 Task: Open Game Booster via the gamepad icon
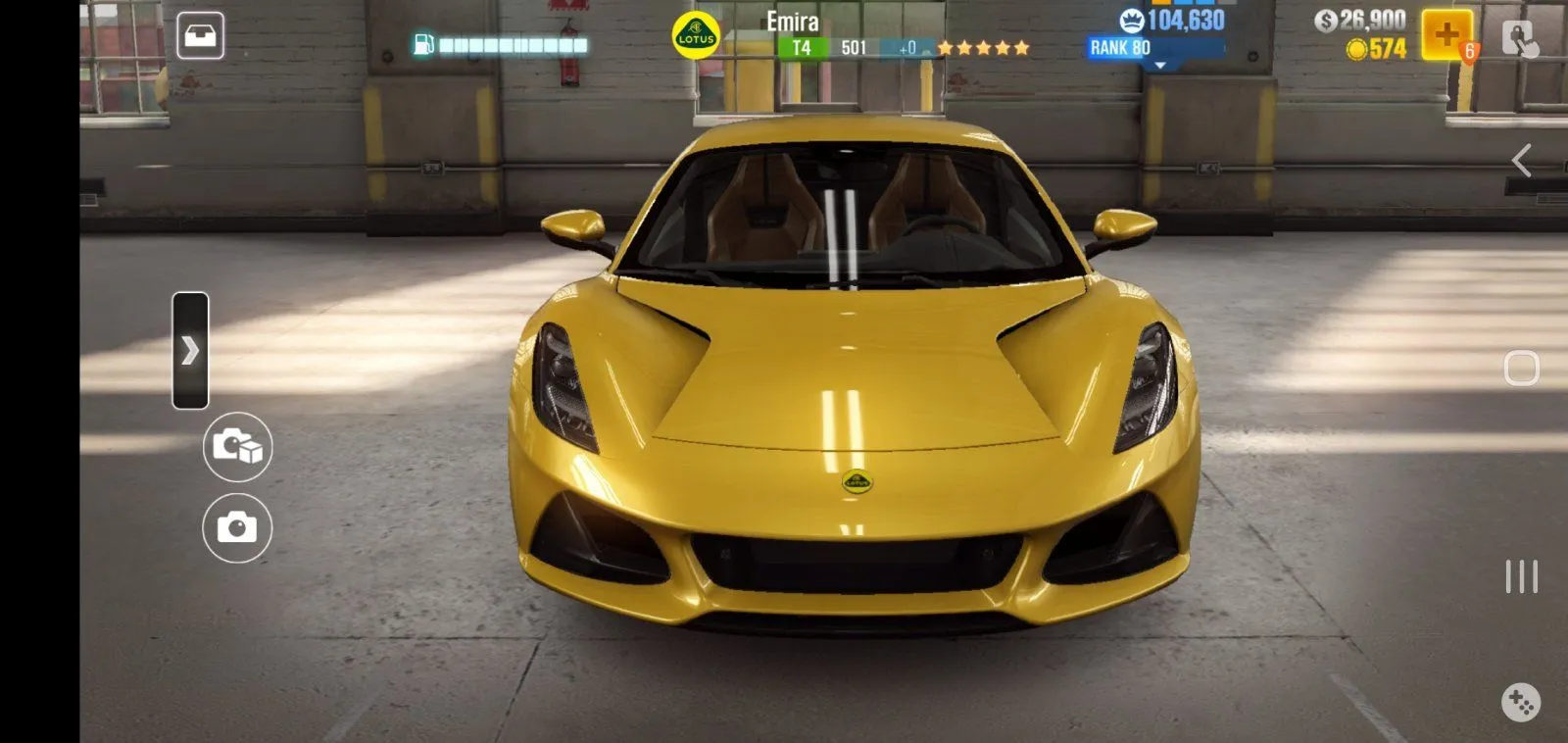[x=1520, y=700]
